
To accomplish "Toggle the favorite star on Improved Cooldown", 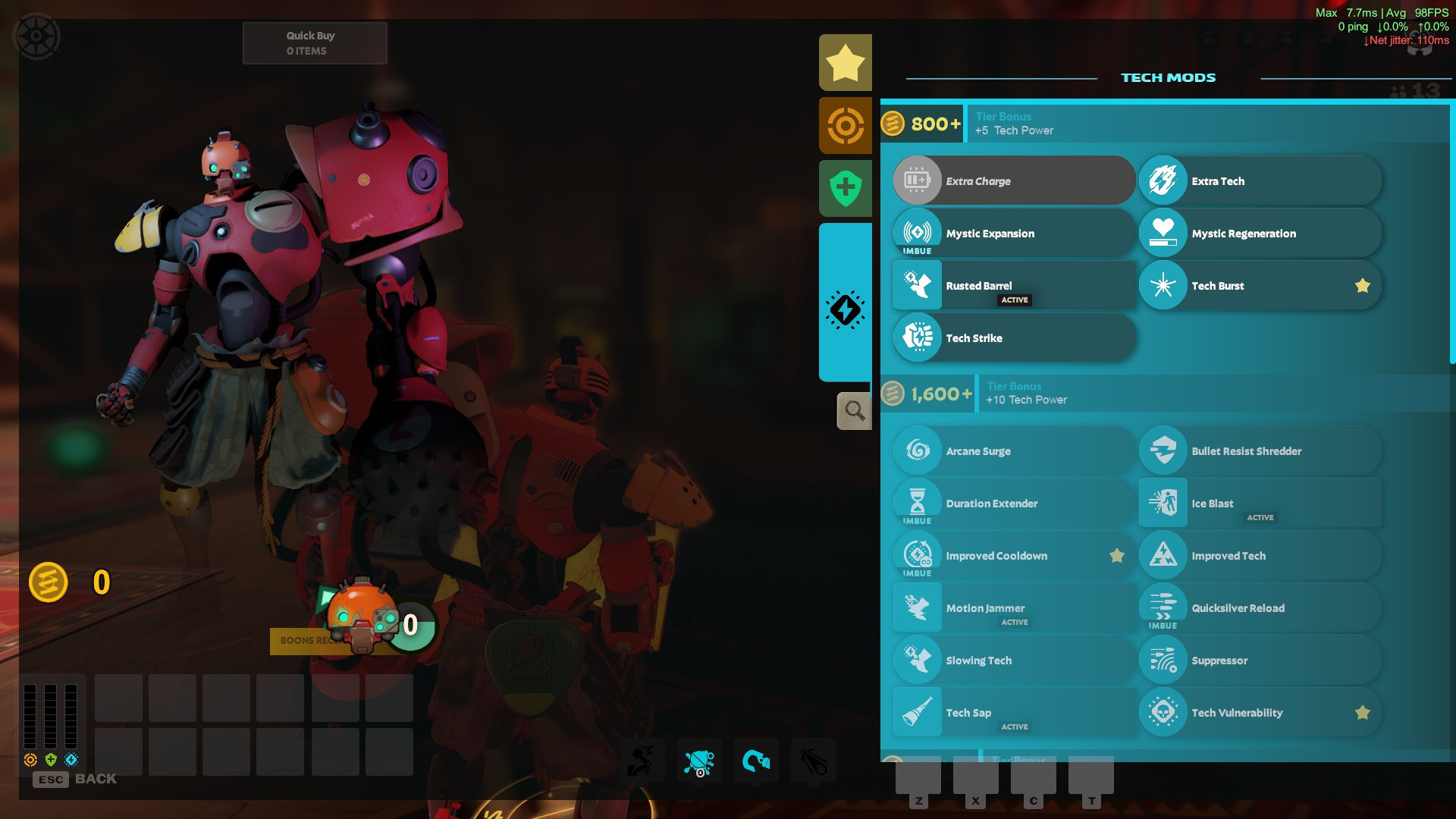I will pos(1116,555).
